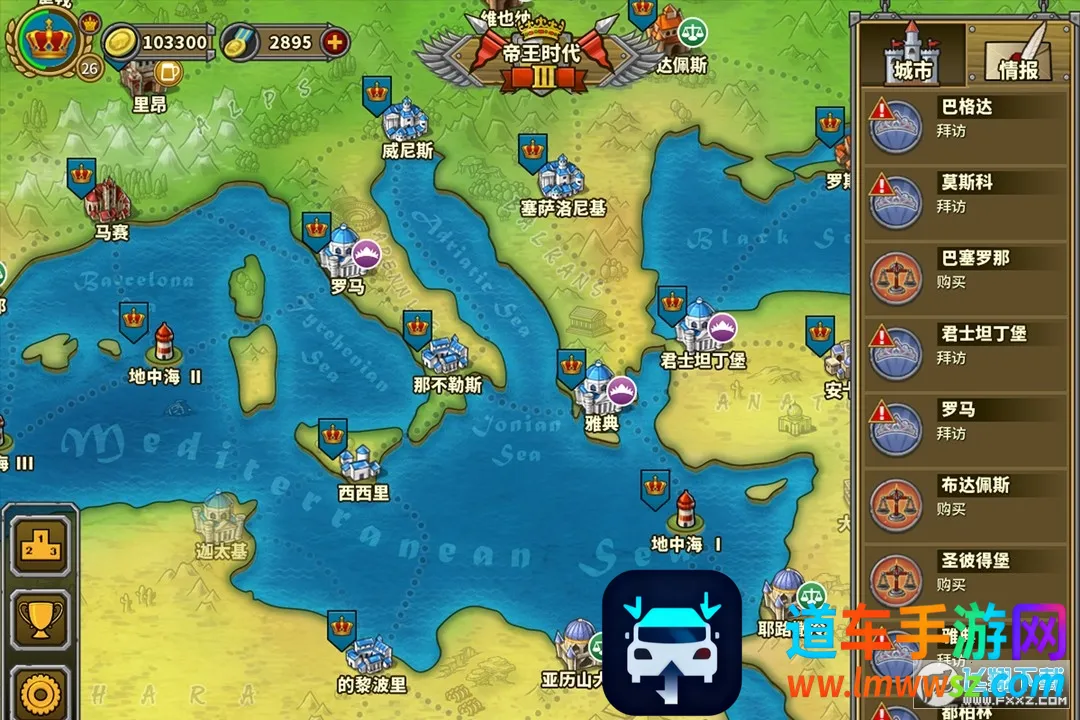This screenshot has width=1080, height=720.
Task: Select the 威尼斯 city on the map
Action: (x=406, y=122)
